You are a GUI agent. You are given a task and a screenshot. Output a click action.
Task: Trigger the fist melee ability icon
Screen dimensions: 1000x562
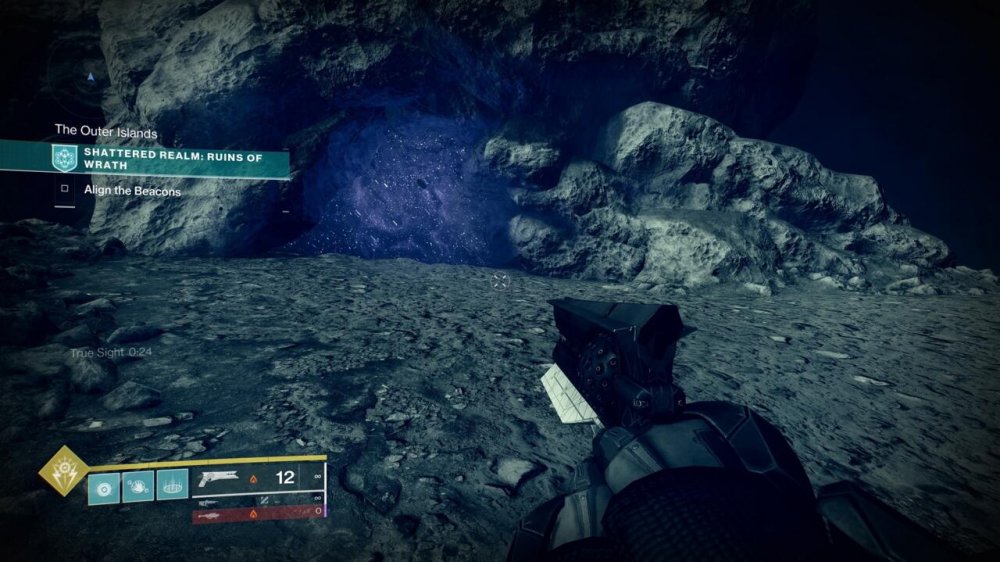point(138,486)
